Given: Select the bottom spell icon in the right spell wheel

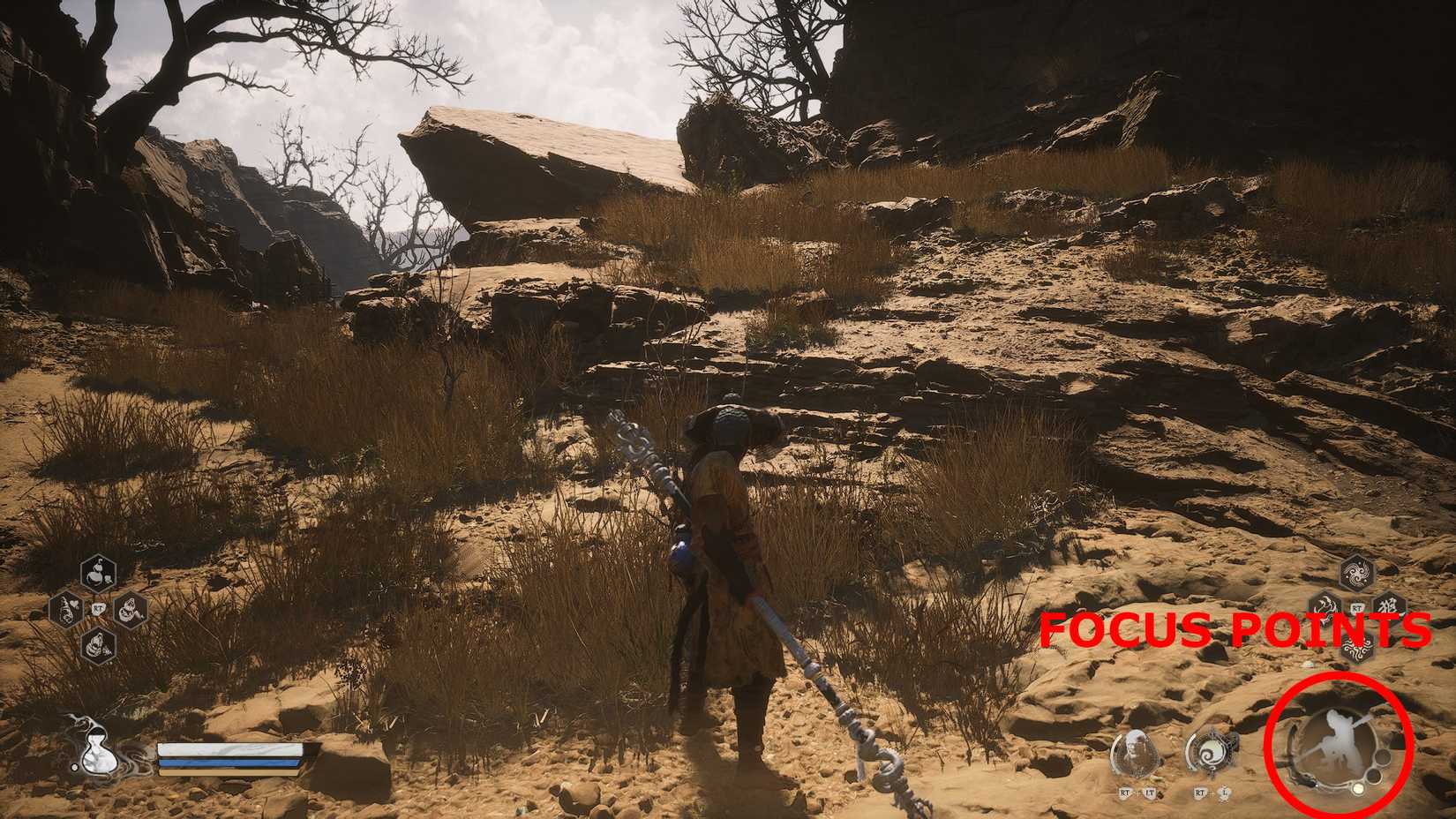Looking at the screenshot, I should 1357,646.
